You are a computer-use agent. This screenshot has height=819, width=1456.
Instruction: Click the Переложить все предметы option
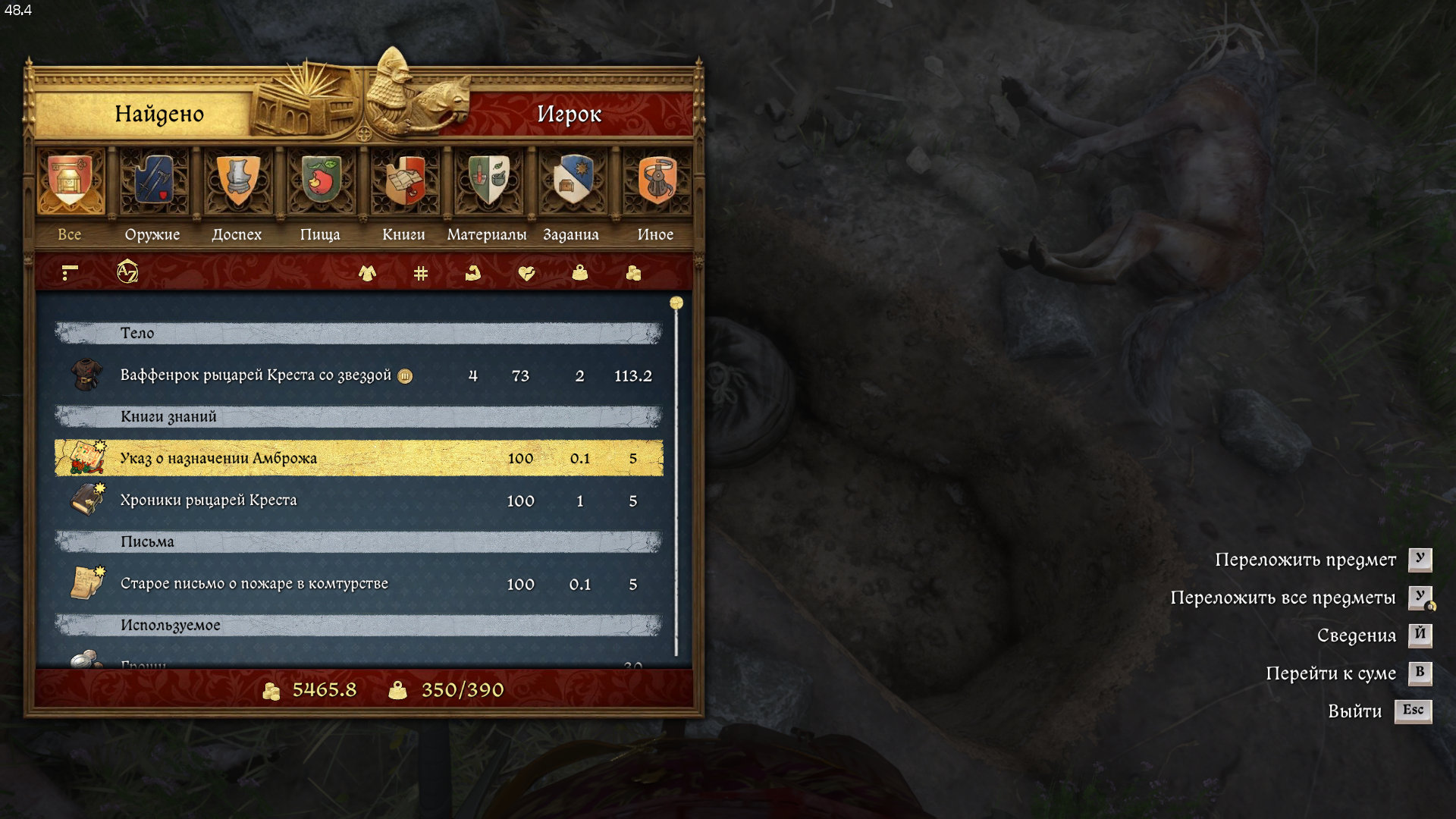pyautogui.click(x=1283, y=598)
